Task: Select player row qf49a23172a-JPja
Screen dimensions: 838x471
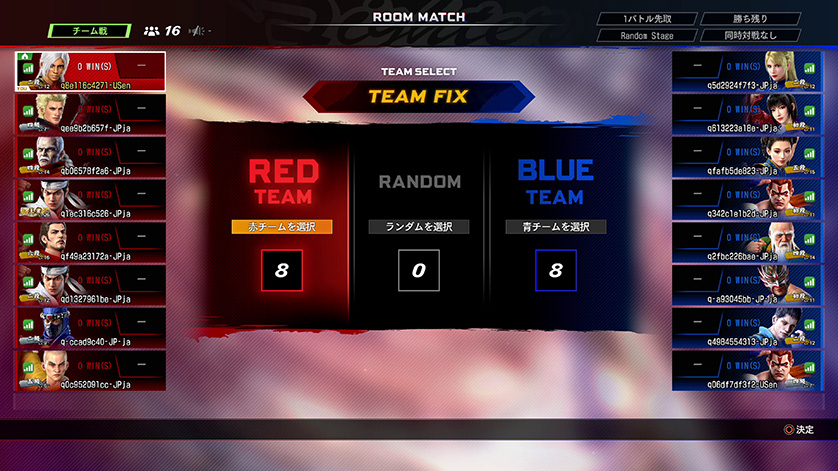Action: (x=90, y=241)
